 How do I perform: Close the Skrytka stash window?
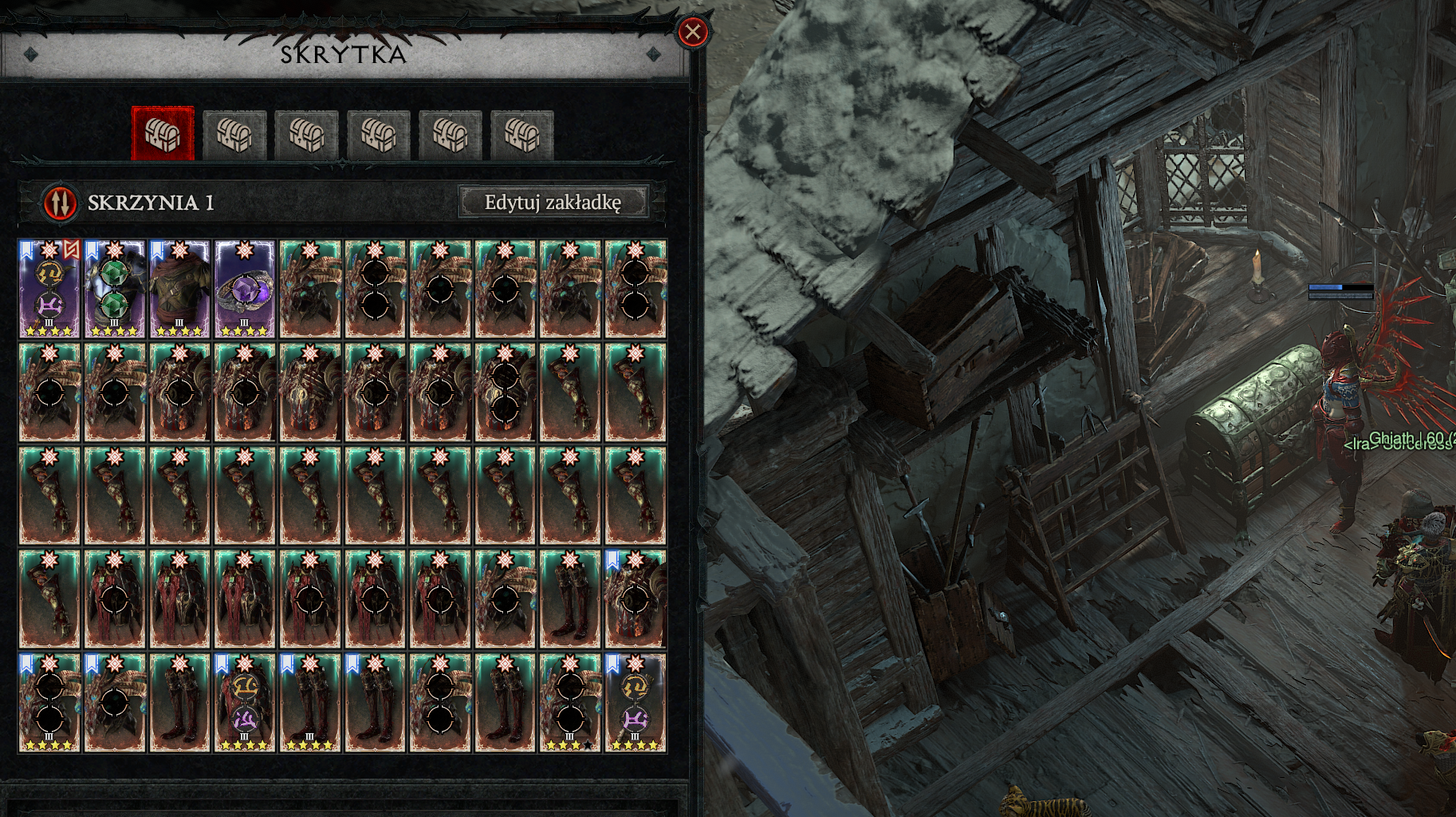(692, 32)
